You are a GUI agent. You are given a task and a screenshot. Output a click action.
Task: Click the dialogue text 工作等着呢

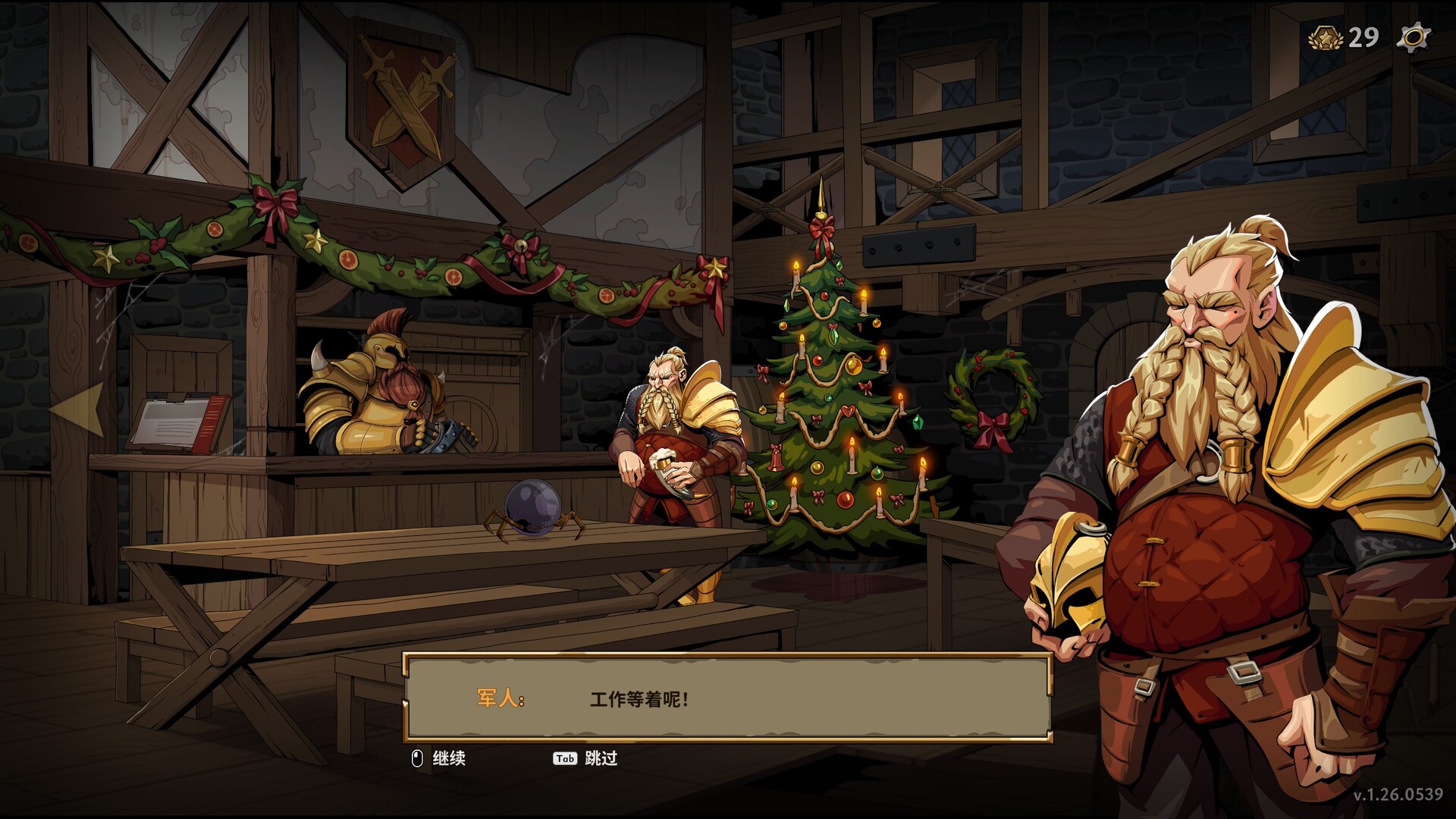(637, 699)
